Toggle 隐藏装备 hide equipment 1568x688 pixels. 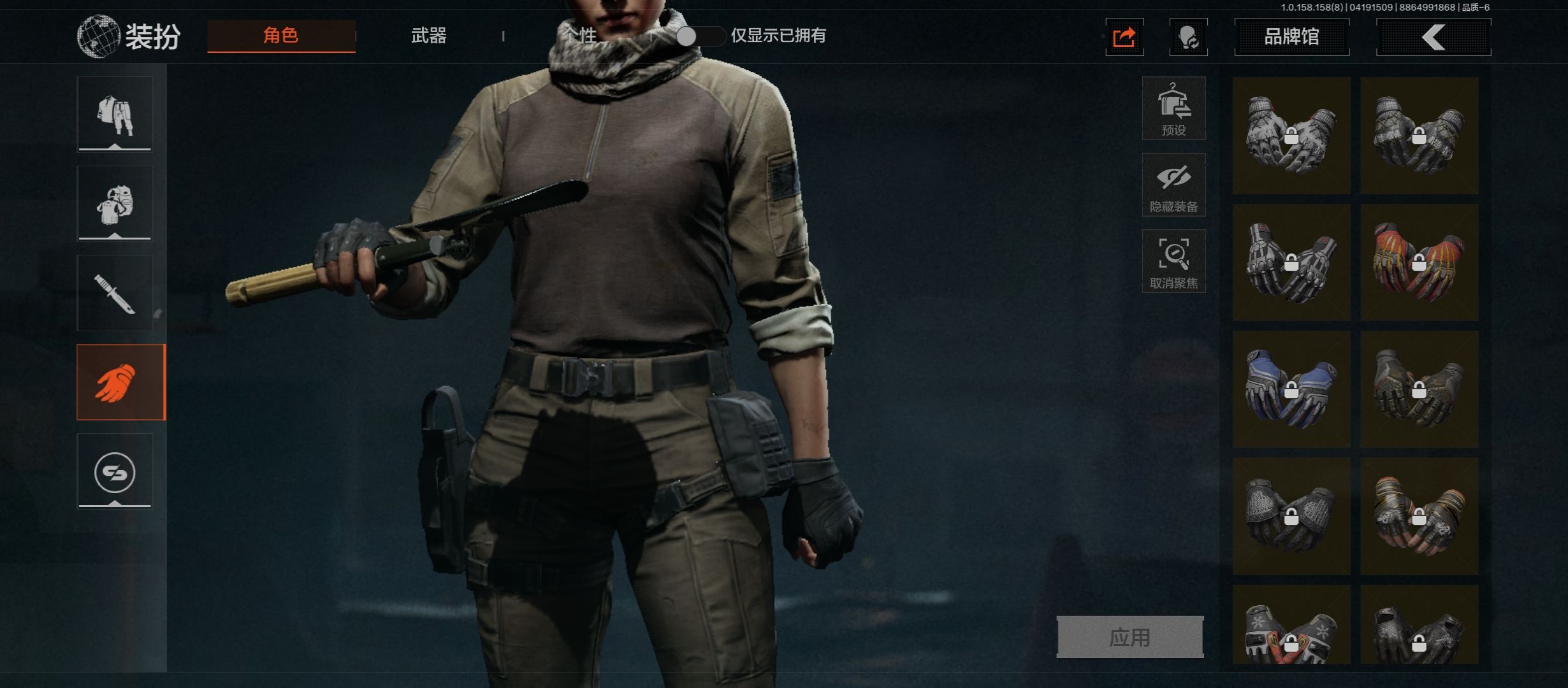tap(1173, 185)
